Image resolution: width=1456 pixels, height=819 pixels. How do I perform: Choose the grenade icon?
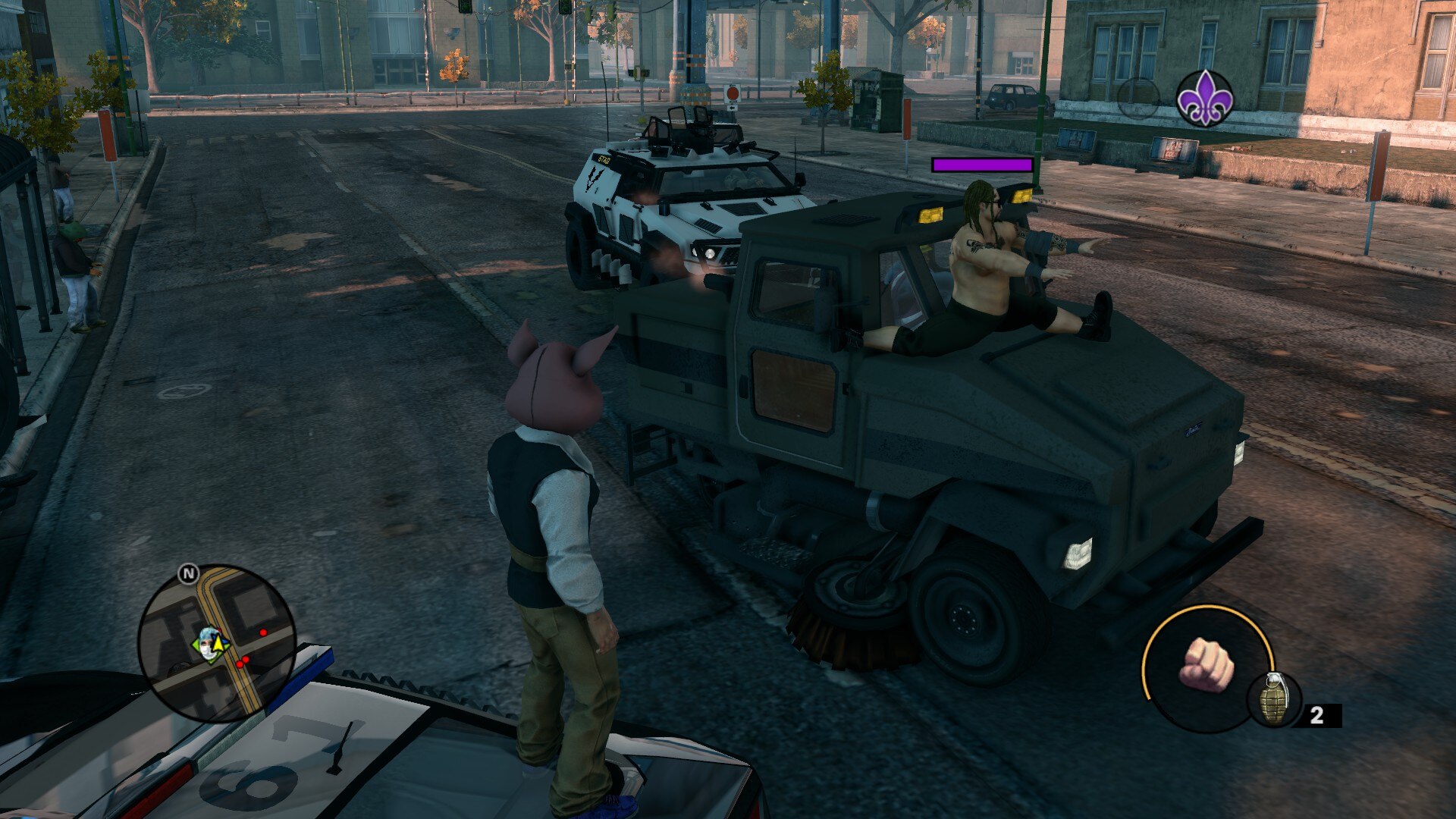coord(1274,700)
